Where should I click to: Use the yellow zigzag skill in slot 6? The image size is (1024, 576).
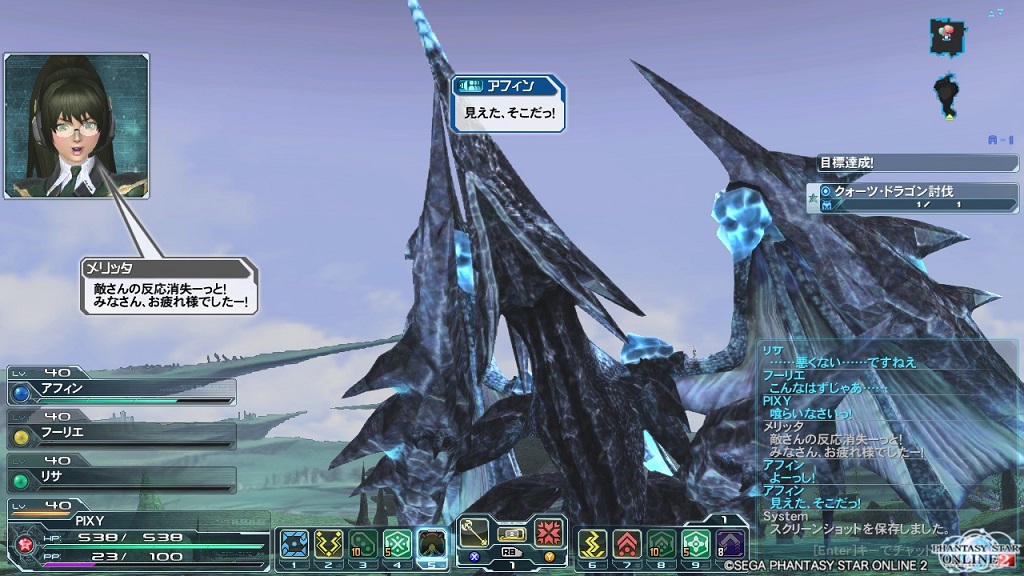click(x=592, y=545)
